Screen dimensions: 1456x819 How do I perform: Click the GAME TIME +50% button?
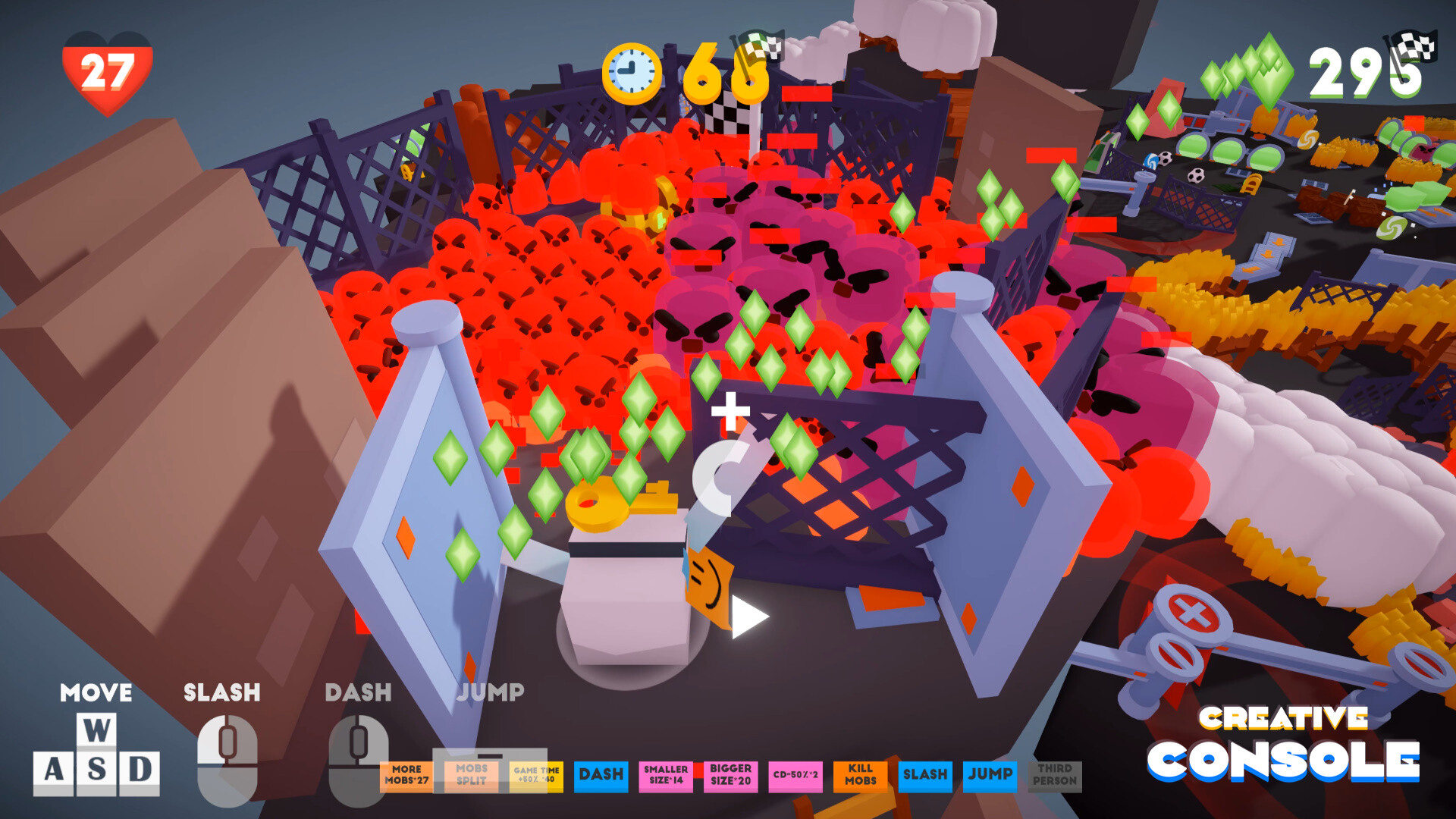point(534,775)
